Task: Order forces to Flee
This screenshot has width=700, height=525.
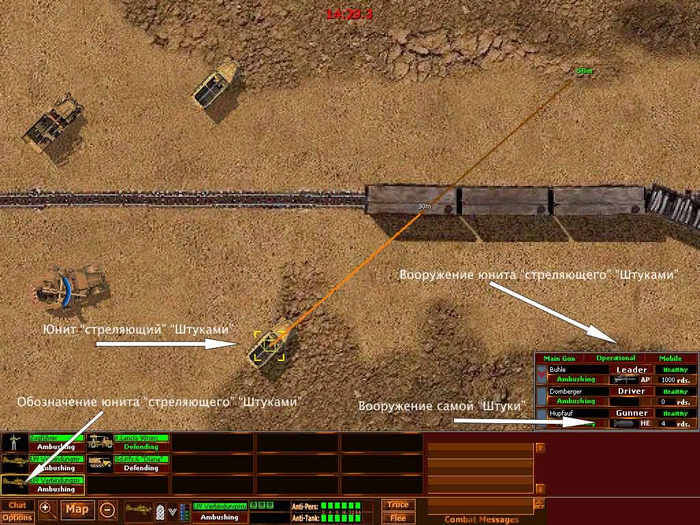Action: [x=398, y=517]
